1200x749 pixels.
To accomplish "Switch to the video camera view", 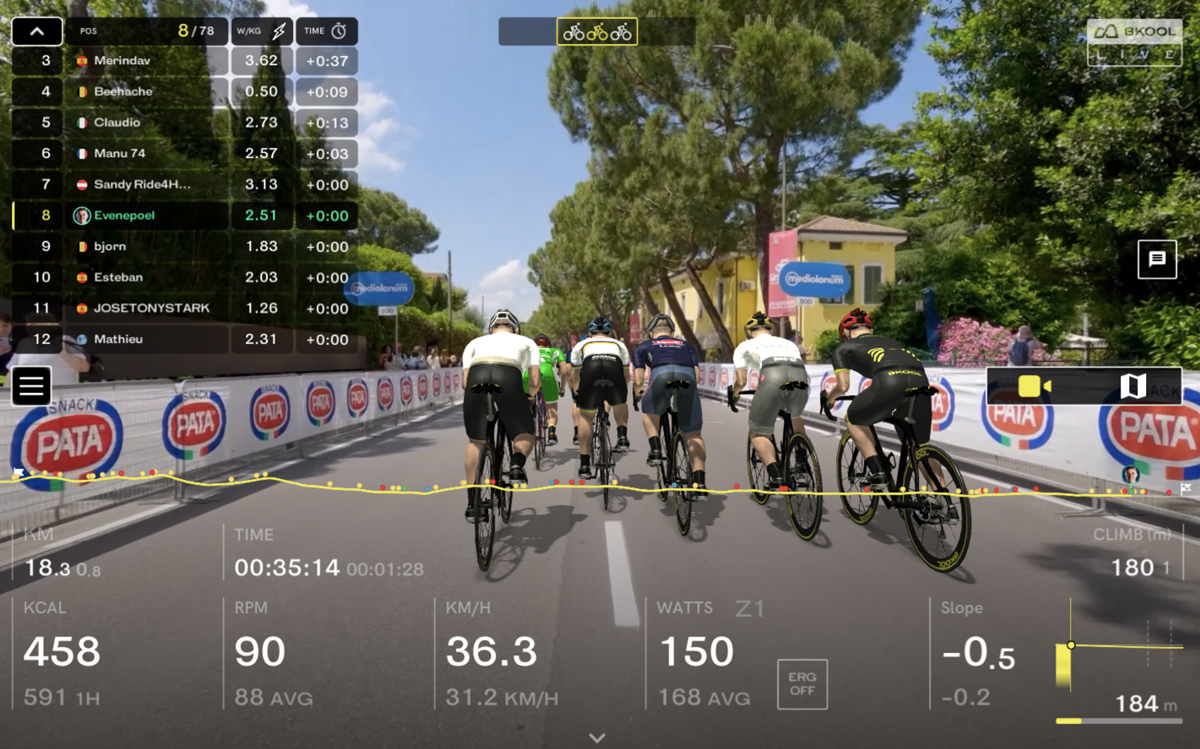I will [x=1035, y=386].
